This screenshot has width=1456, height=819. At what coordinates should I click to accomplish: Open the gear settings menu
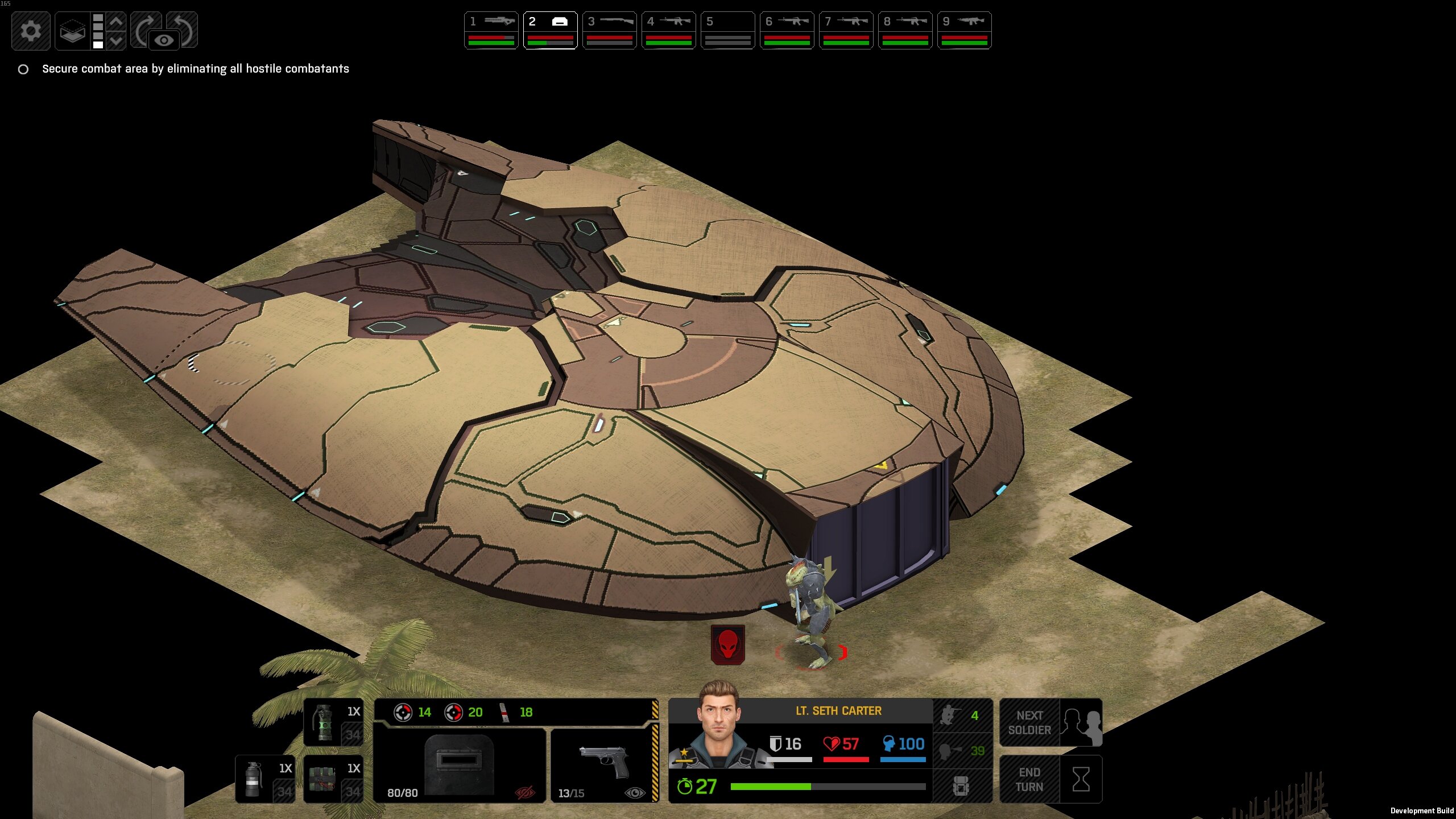click(x=31, y=31)
